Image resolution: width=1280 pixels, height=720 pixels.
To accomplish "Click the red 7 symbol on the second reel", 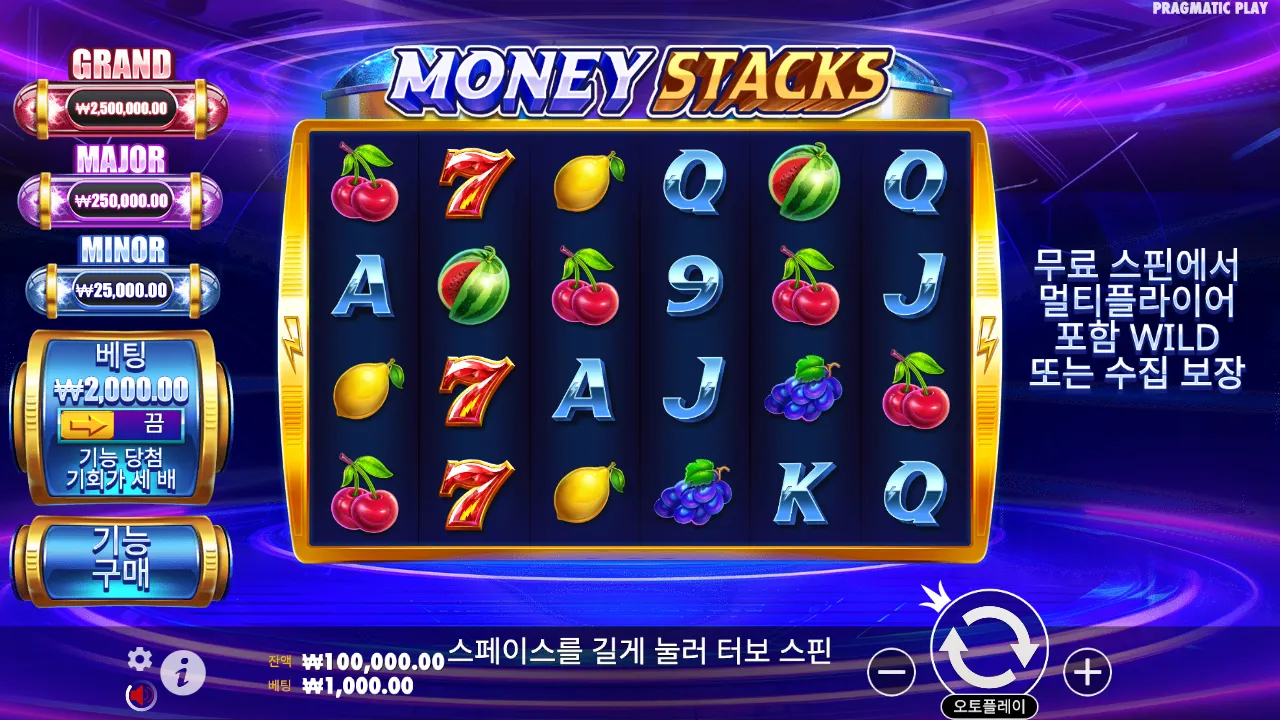I will click(476, 185).
